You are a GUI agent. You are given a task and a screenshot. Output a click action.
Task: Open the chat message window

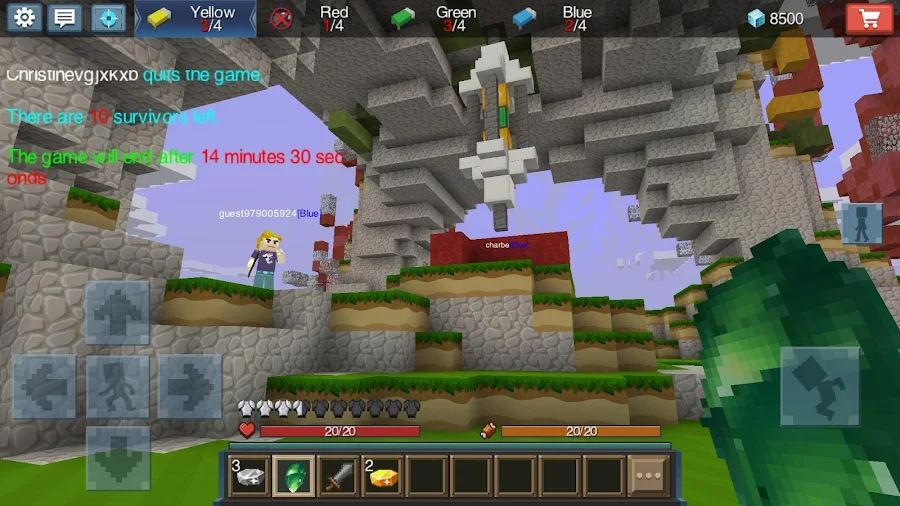(66, 18)
